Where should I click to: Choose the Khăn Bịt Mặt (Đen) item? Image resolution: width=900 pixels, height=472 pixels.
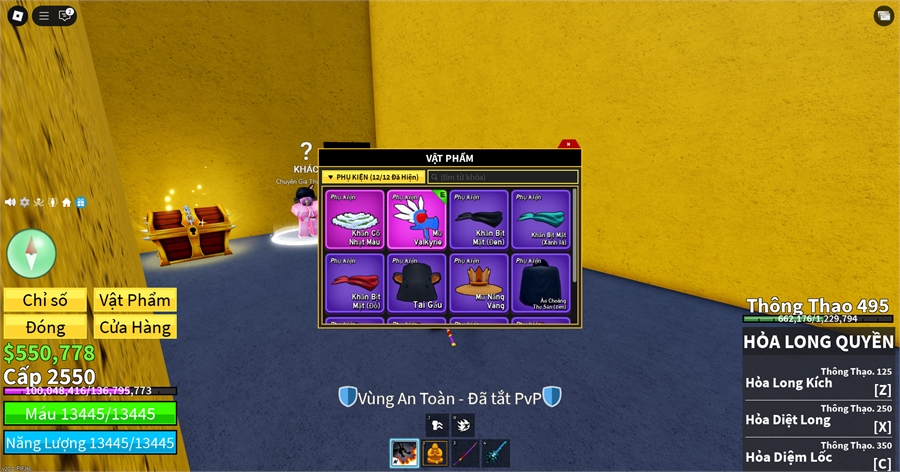479,219
